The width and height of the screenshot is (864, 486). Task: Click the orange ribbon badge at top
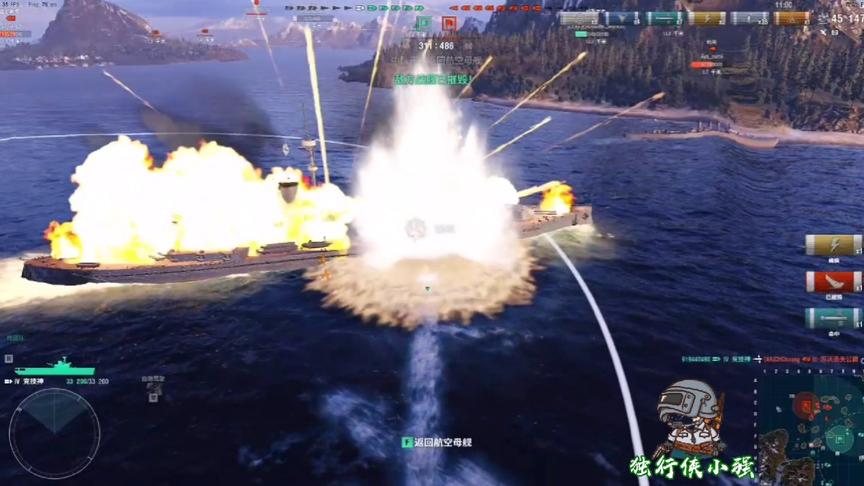click(x=791, y=18)
